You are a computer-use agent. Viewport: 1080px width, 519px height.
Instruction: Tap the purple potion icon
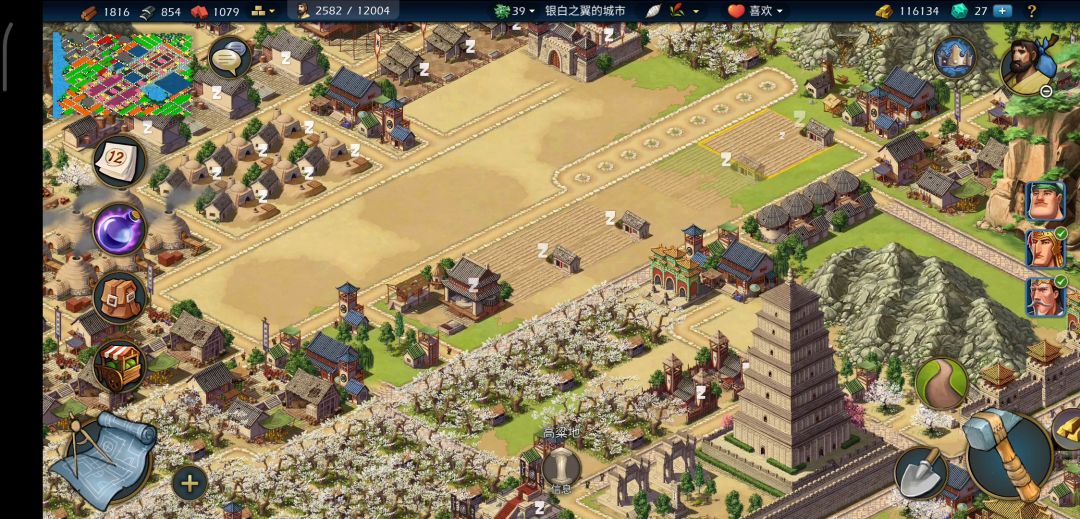[120, 229]
